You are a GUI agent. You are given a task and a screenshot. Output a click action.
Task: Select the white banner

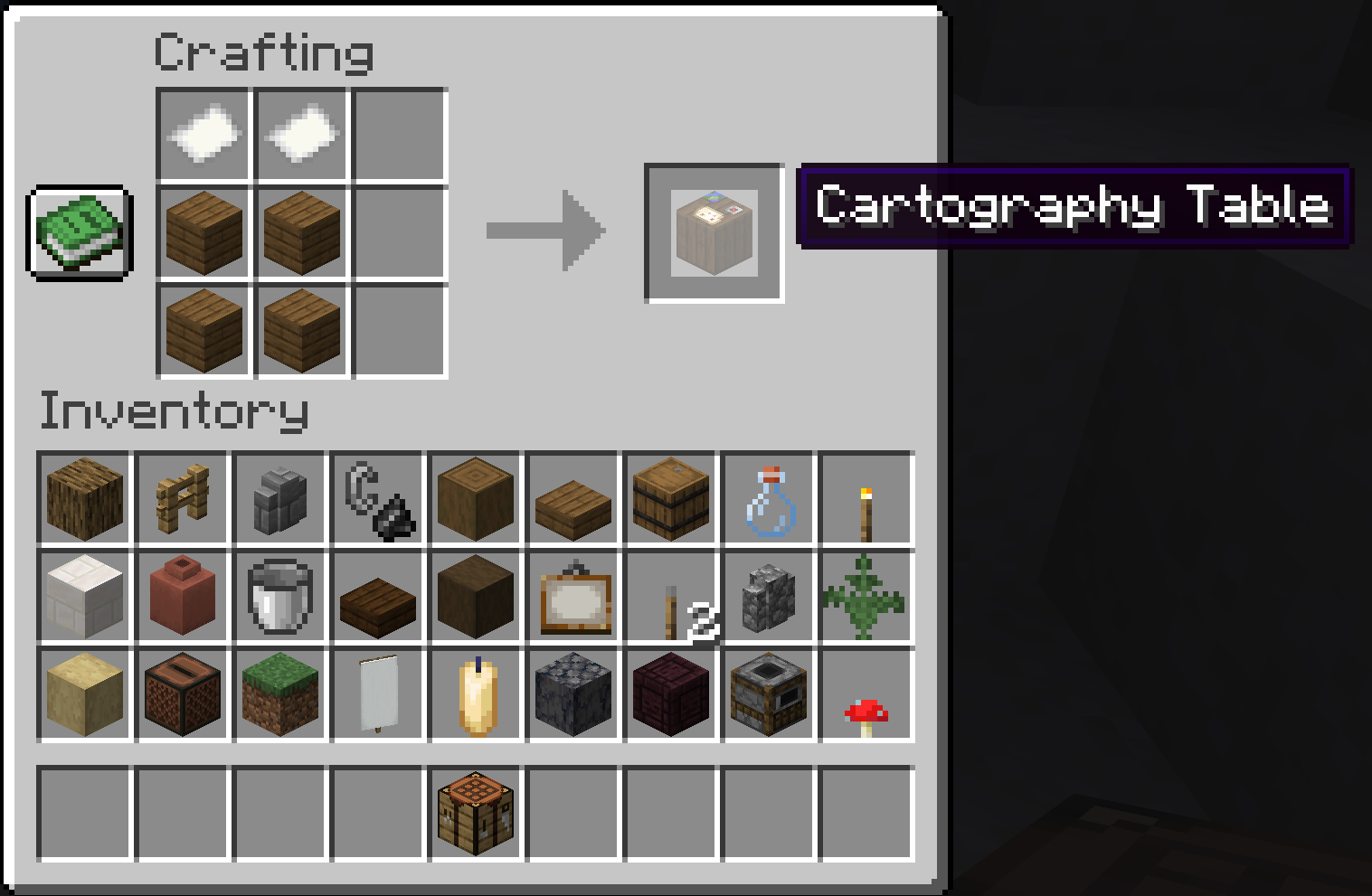[376, 695]
